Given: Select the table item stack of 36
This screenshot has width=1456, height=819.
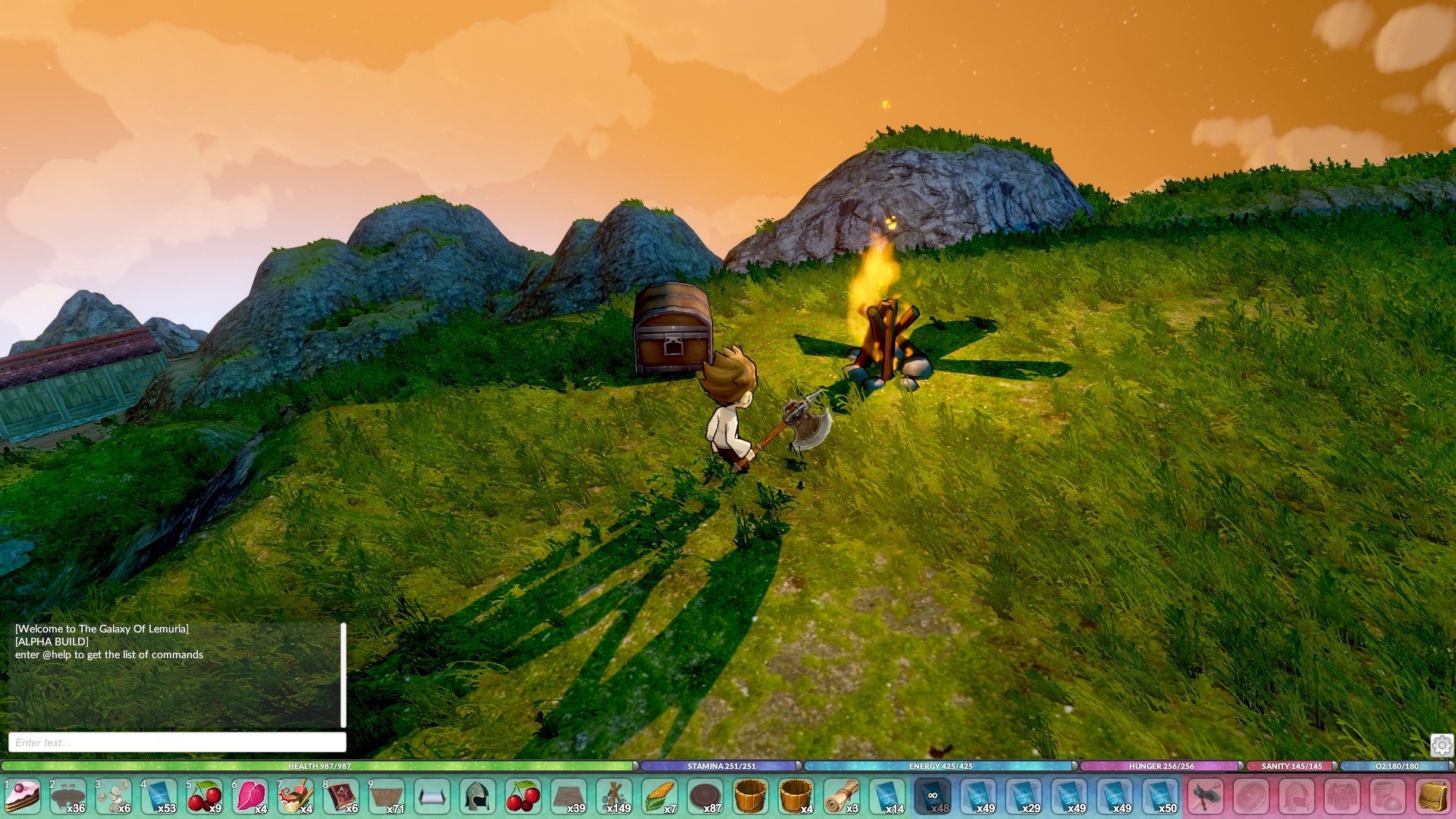Looking at the screenshot, I should (68, 797).
